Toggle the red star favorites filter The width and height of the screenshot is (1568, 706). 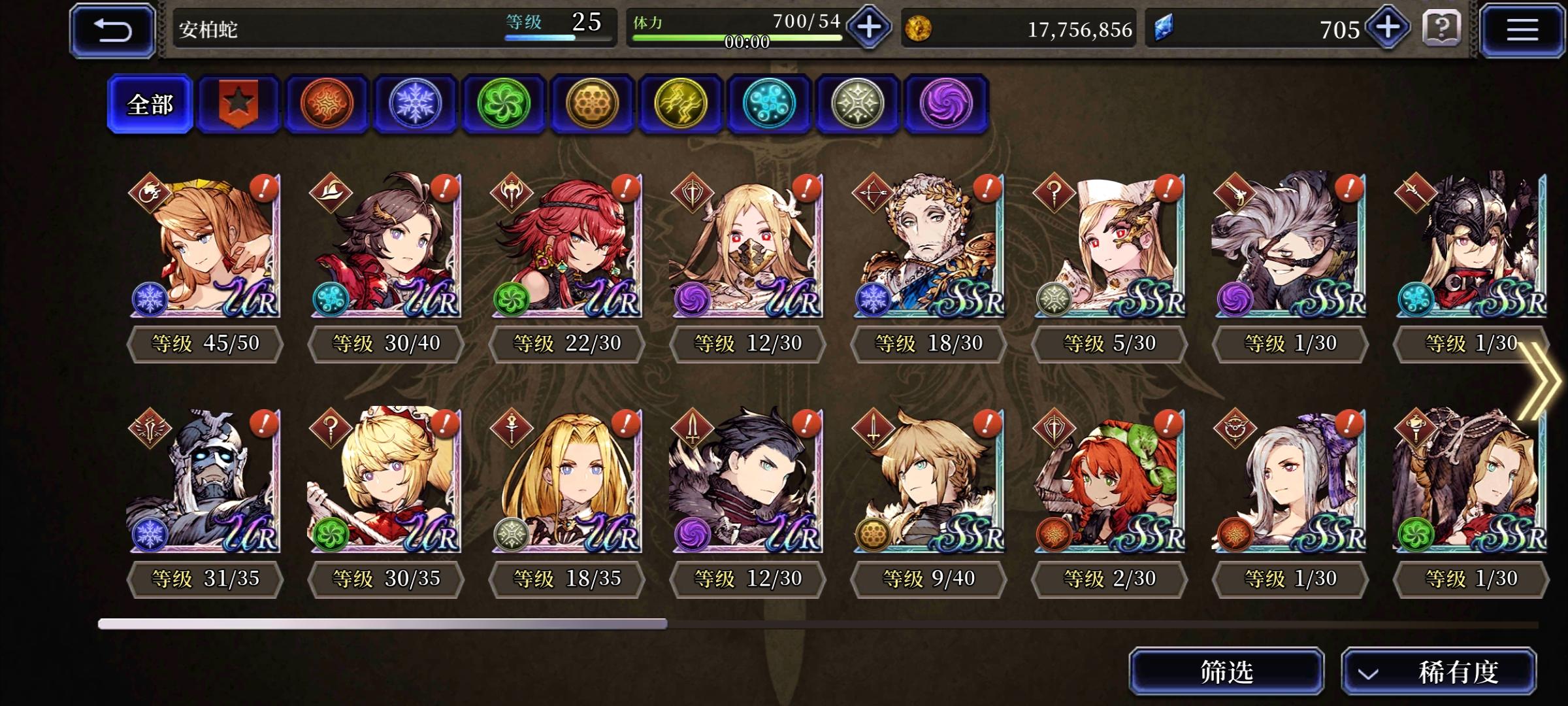[x=238, y=101]
